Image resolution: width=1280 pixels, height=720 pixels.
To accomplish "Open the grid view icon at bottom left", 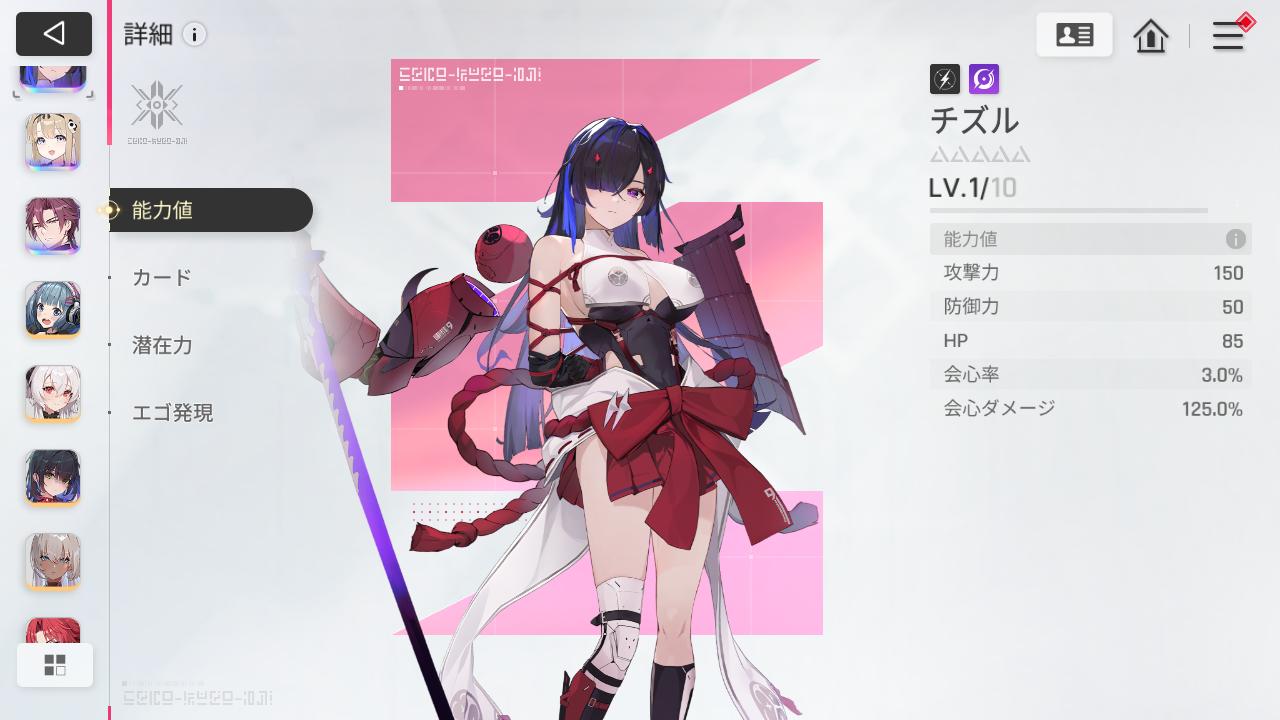I will (55, 664).
